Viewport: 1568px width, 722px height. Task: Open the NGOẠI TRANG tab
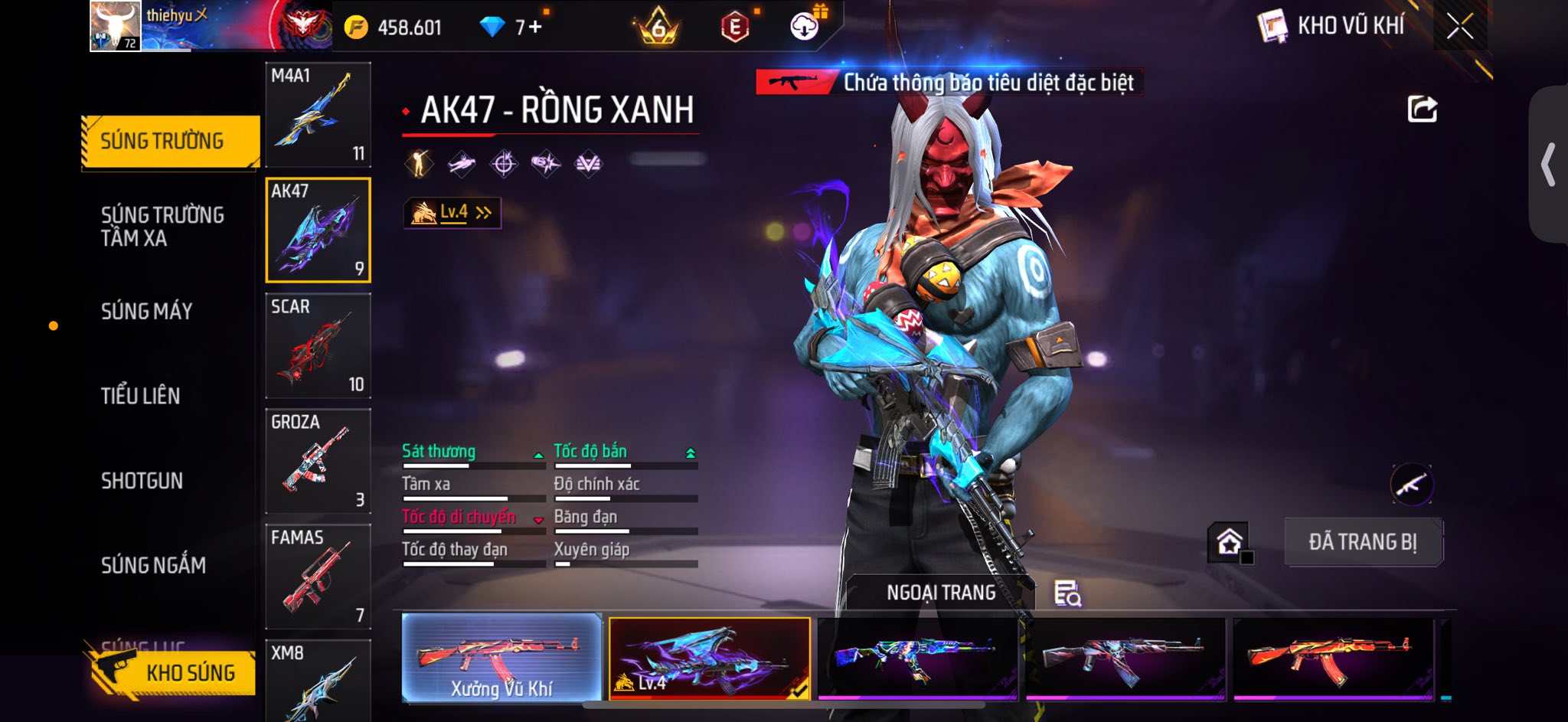940,593
